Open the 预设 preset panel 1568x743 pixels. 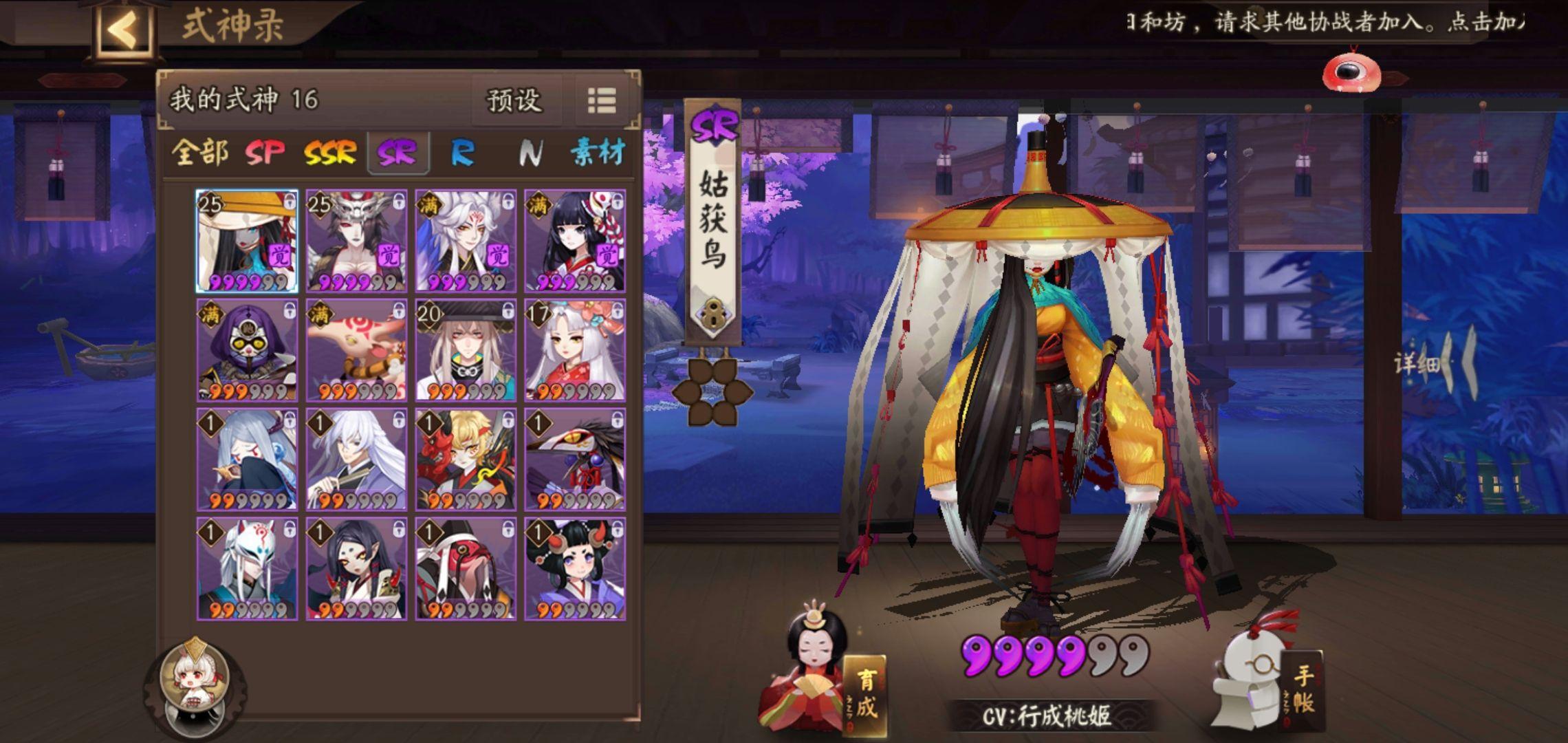click(514, 101)
